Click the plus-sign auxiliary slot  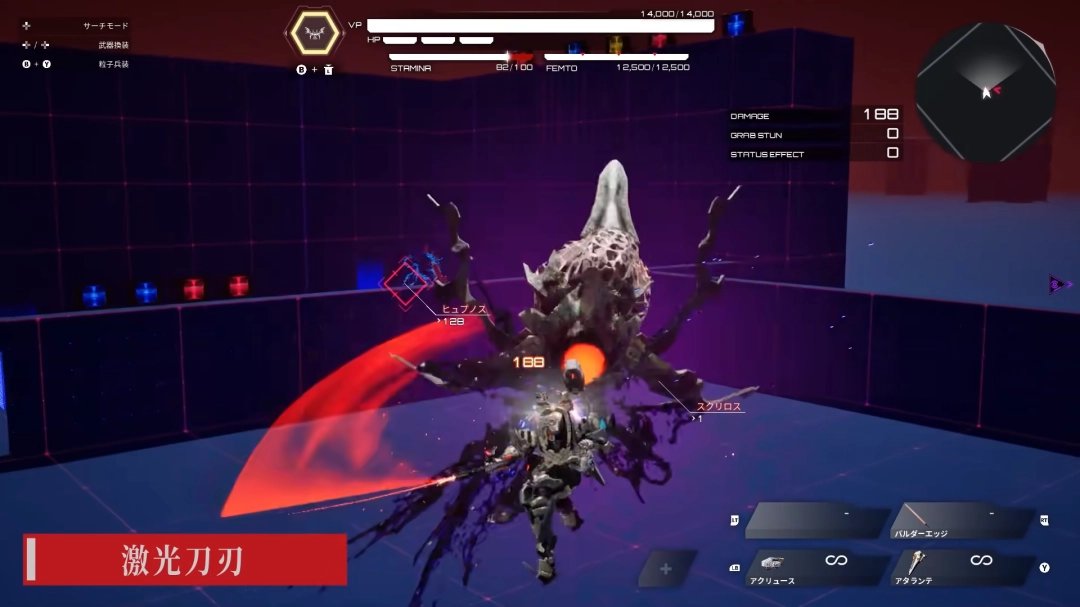pyautogui.click(x=666, y=568)
